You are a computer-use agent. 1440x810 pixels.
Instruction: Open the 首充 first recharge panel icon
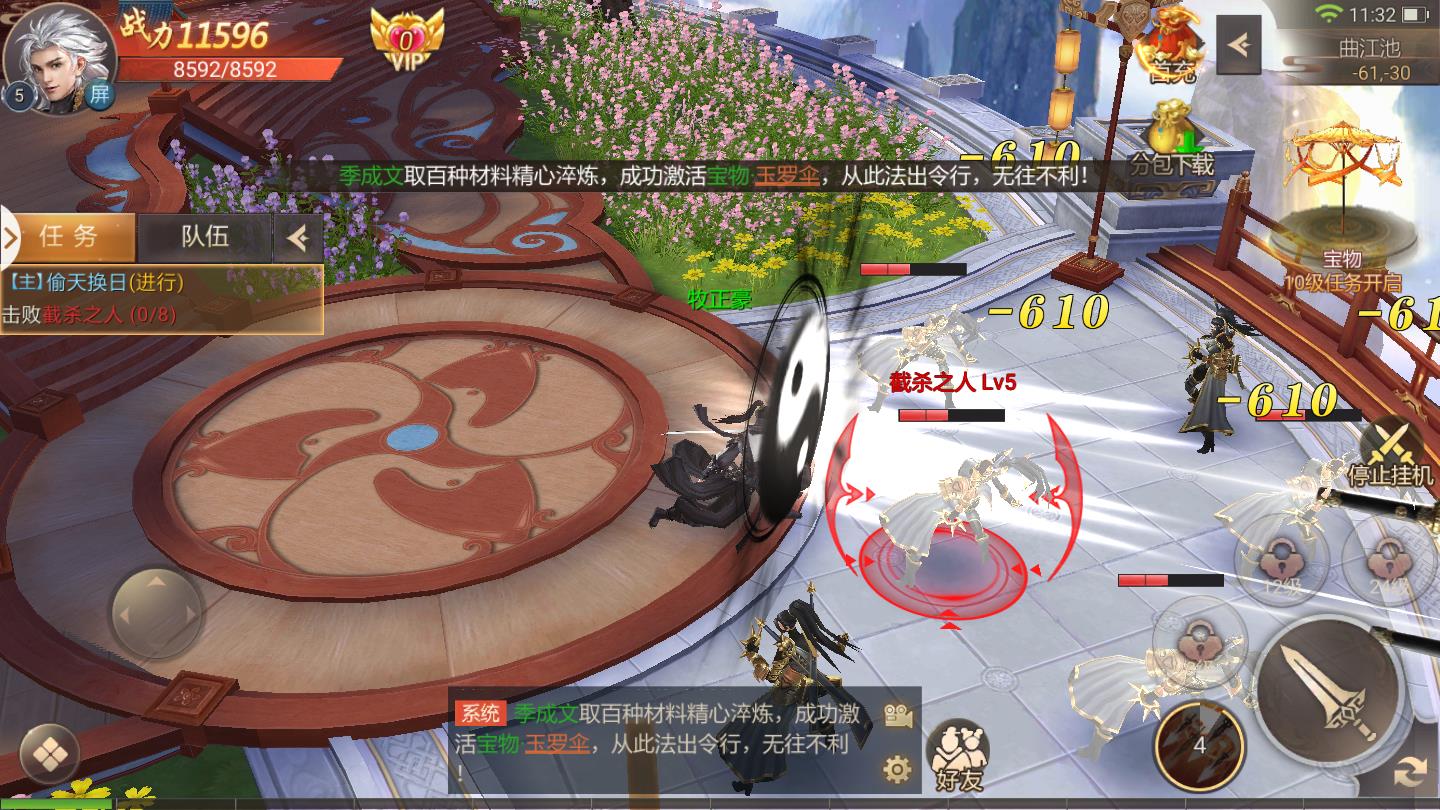click(1172, 40)
